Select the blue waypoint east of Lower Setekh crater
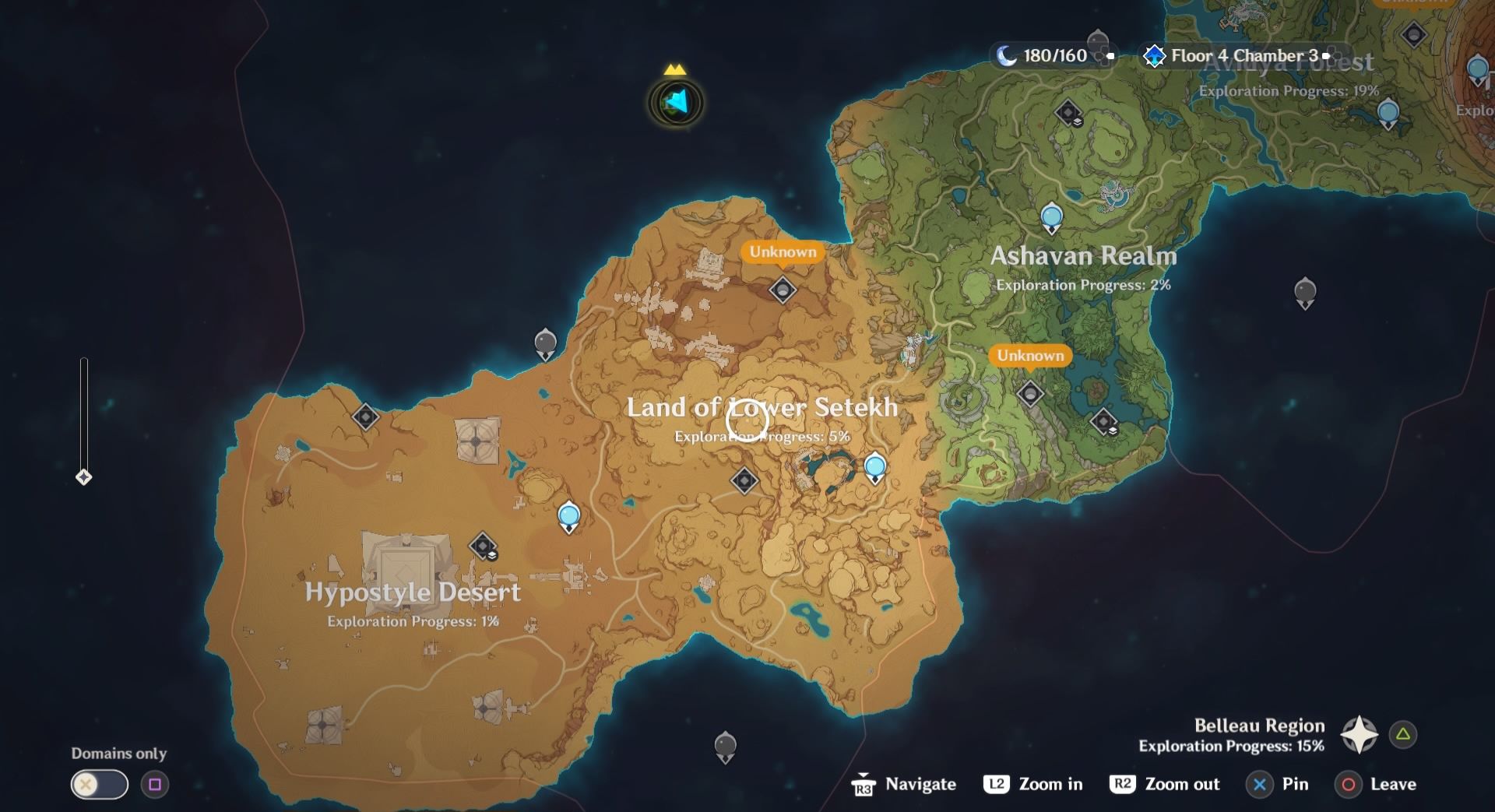1495x812 pixels. coord(874,466)
